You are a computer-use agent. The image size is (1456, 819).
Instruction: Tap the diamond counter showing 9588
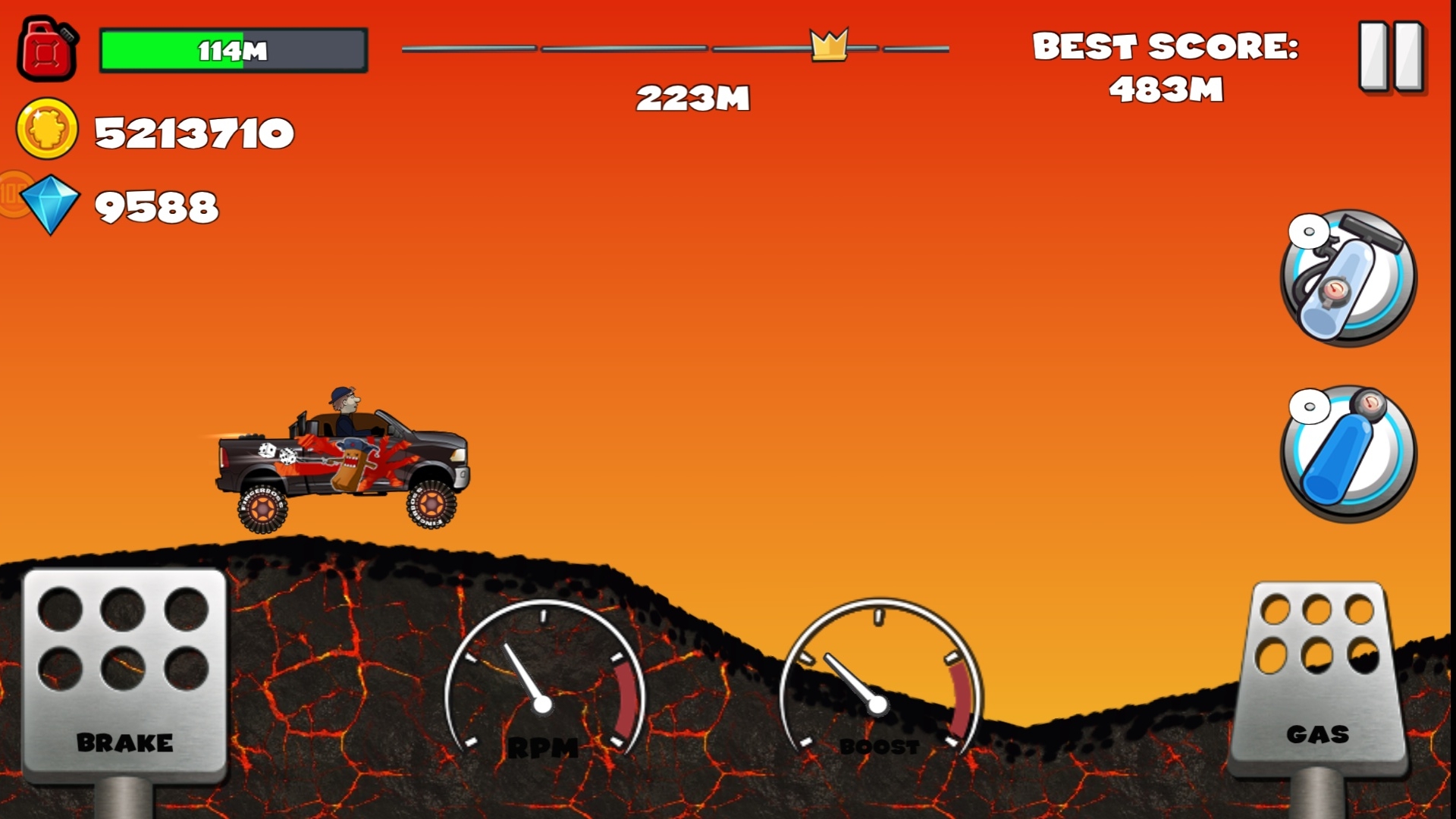(157, 205)
